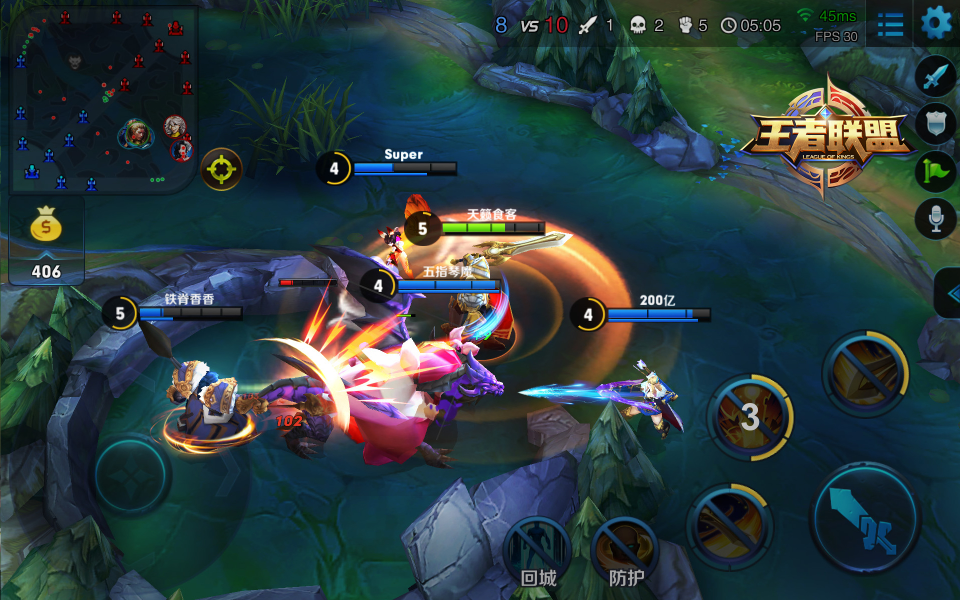Toggle the microphone voice chat
960x600 pixels.
tap(935, 217)
